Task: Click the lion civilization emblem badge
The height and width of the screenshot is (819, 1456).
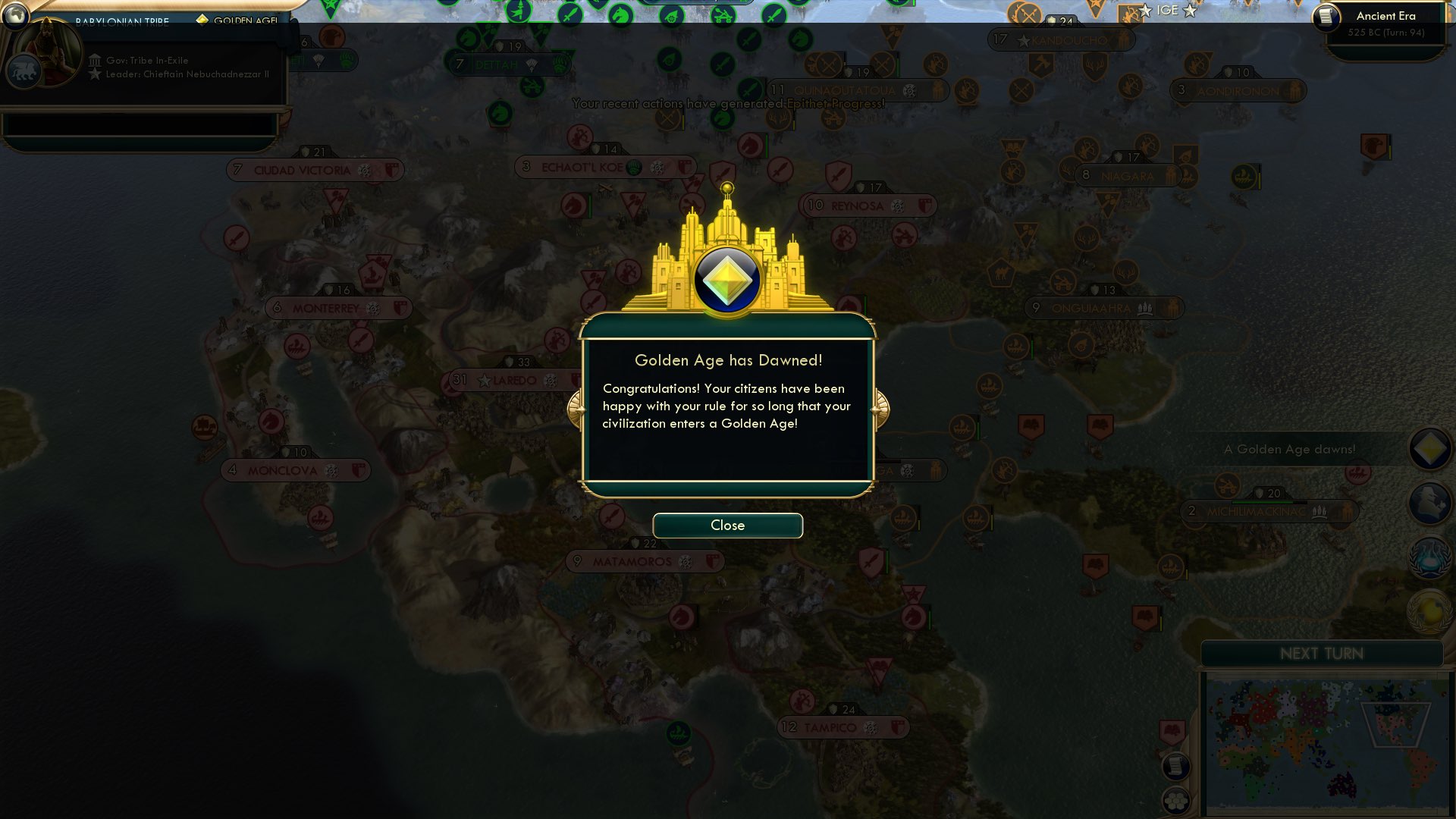Action: tap(24, 70)
